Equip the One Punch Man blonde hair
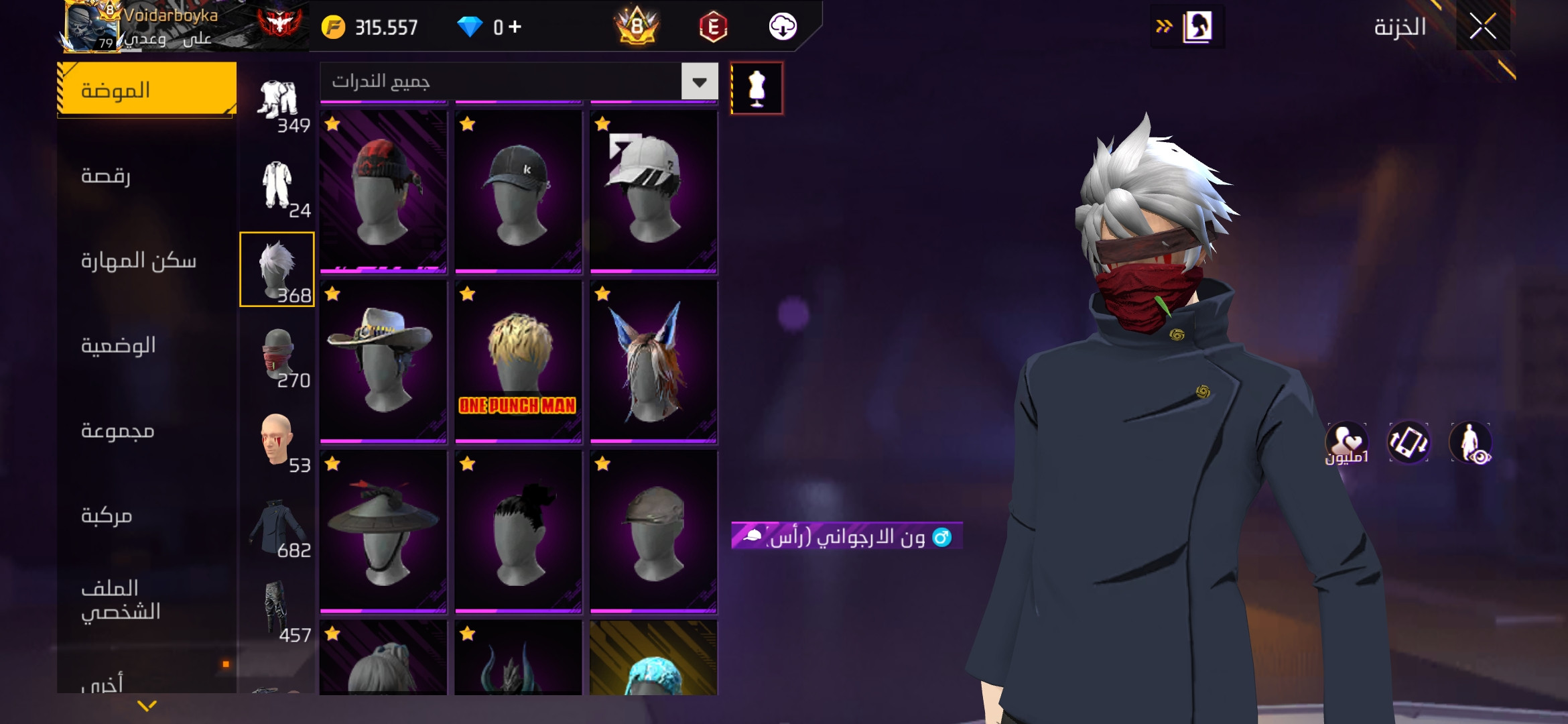The width and height of the screenshot is (1568, 724). 518,362
